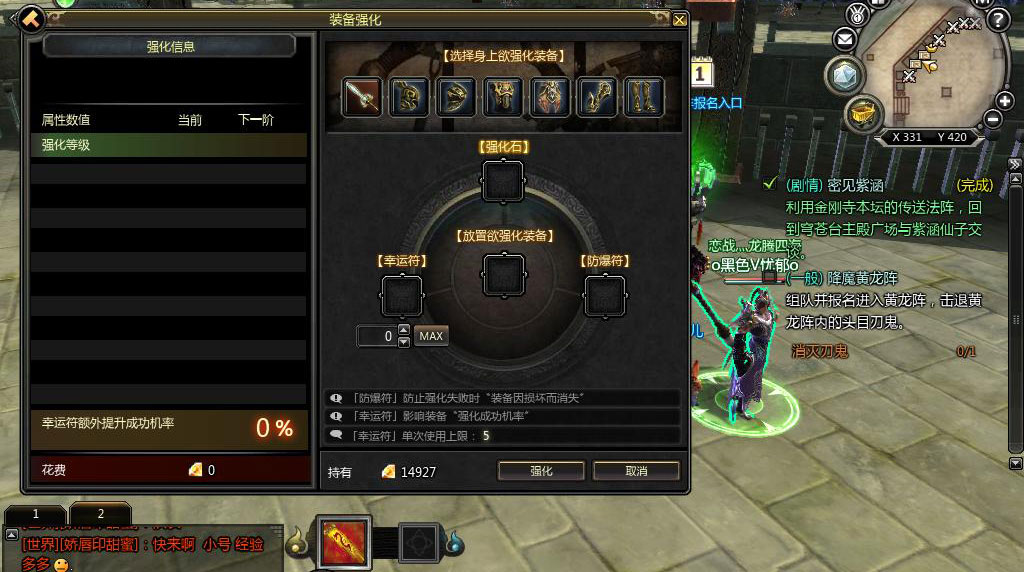Screen dimensions: 1024x572
Task: Open help via the question mark icon
Action: 996,19
